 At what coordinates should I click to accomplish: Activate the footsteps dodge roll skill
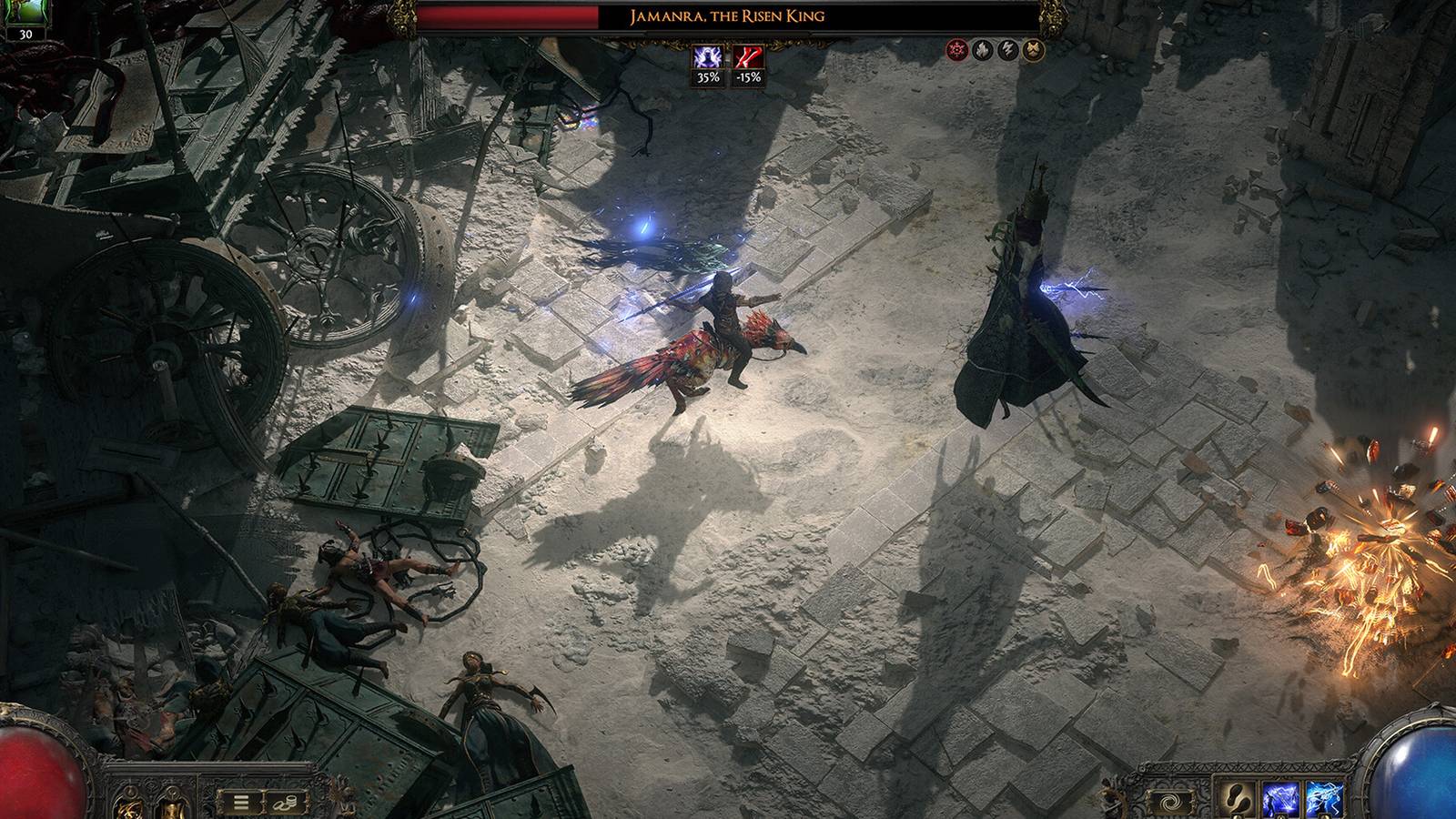[x=1239, y=797]
